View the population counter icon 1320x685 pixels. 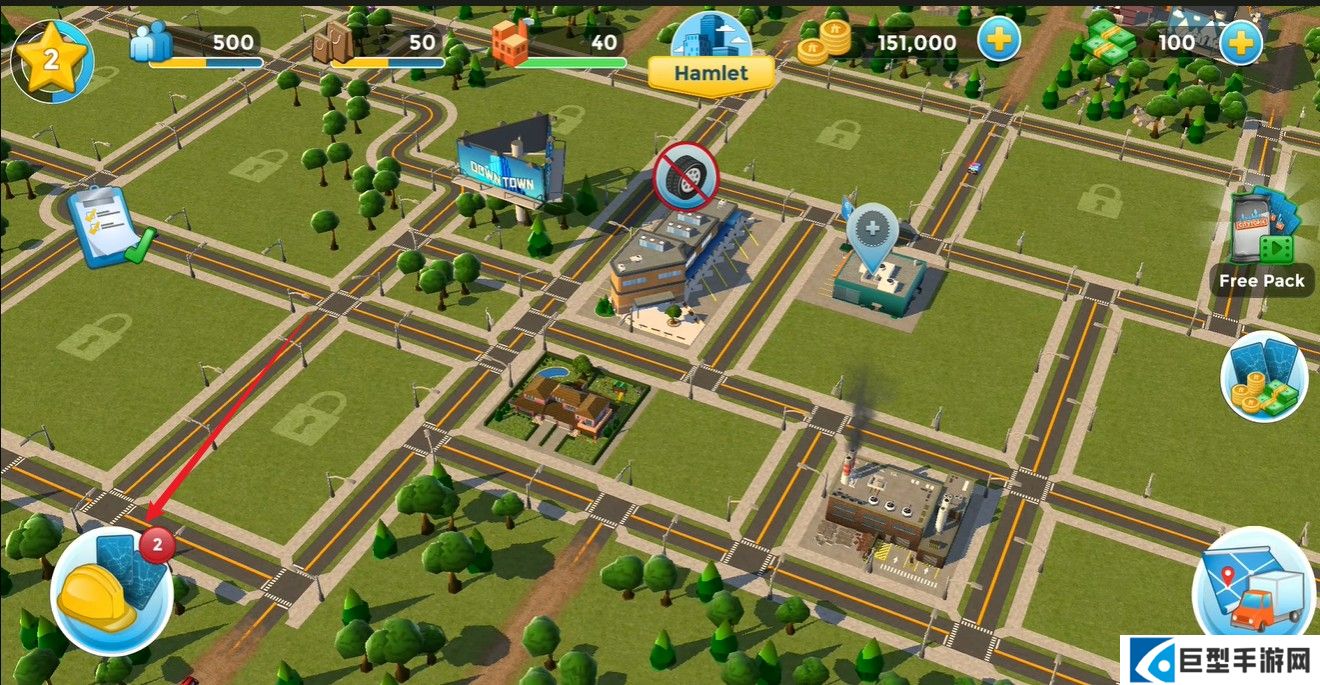click(x=150, y=44)
